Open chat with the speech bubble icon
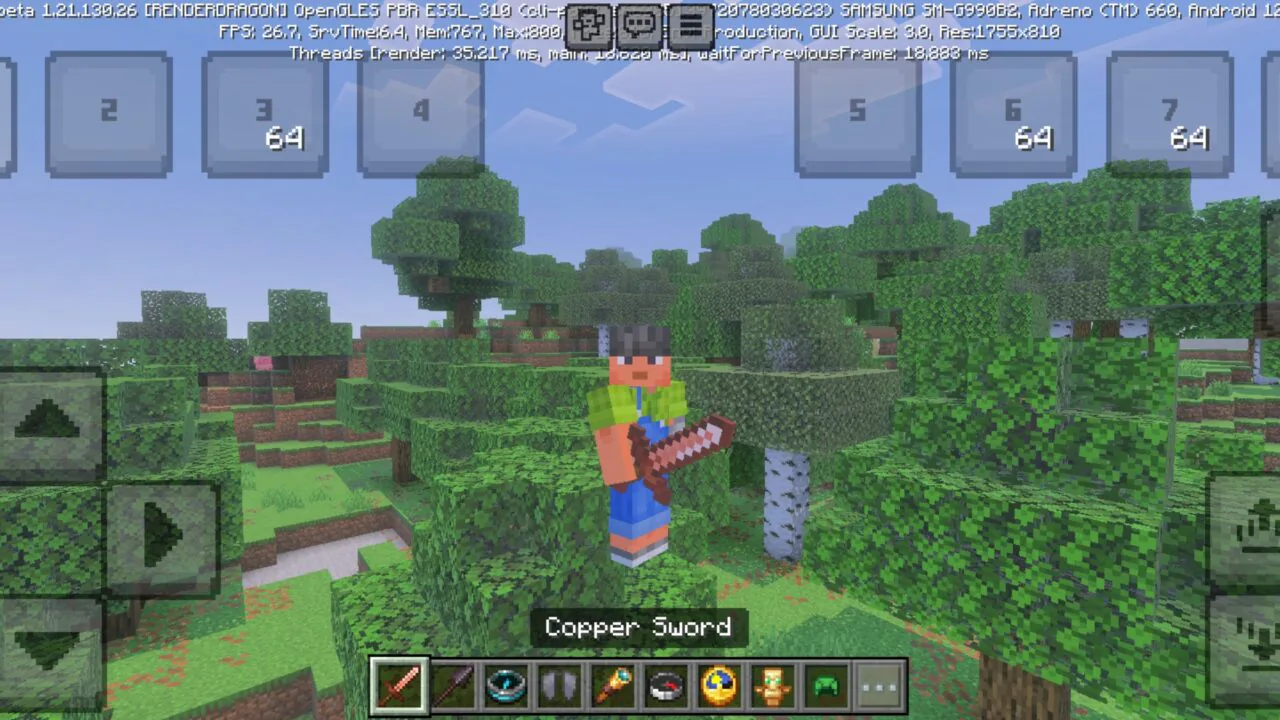1280x720 pixels. 639,25
